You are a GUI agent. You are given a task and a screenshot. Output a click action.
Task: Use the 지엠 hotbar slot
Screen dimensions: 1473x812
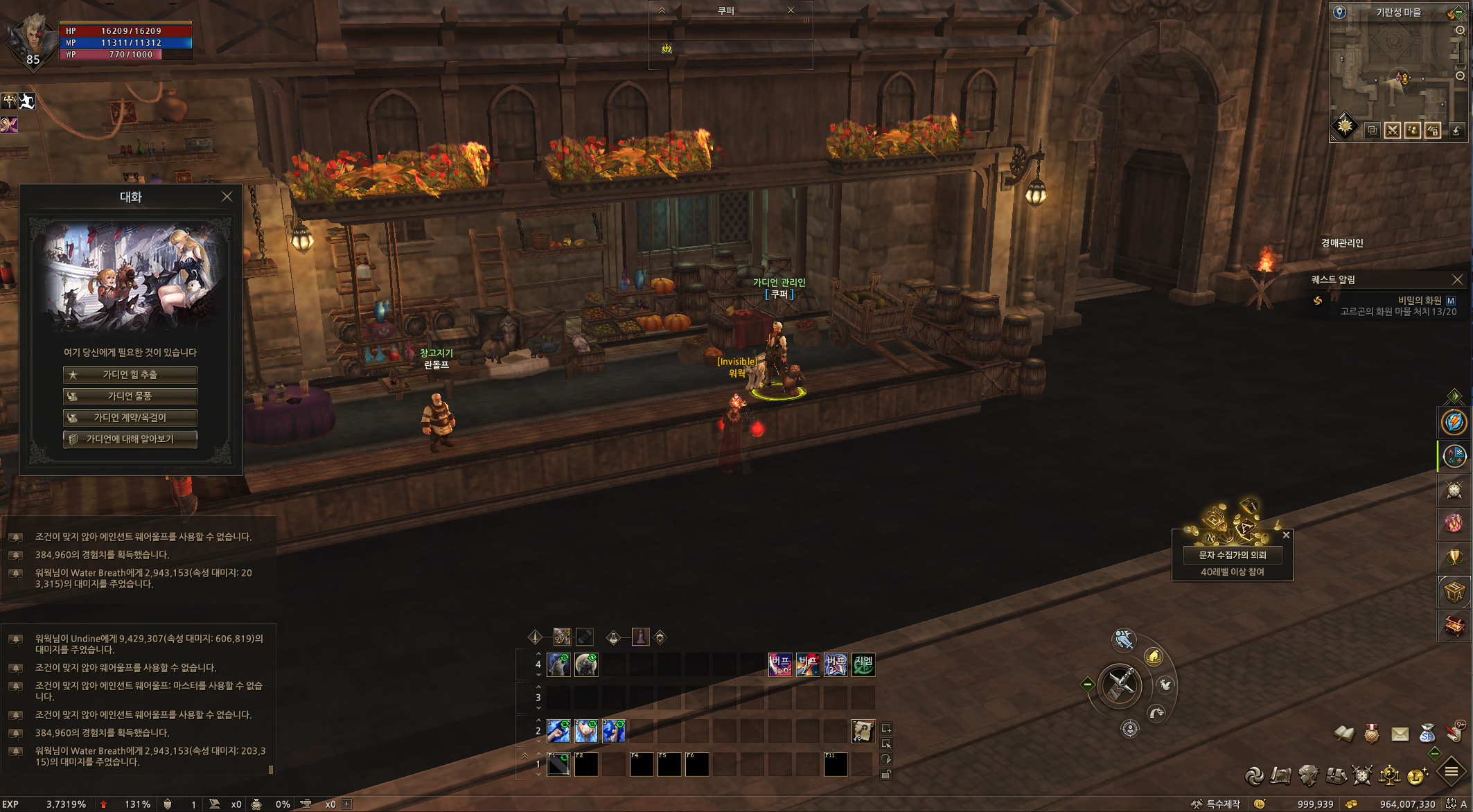[863, 665]
